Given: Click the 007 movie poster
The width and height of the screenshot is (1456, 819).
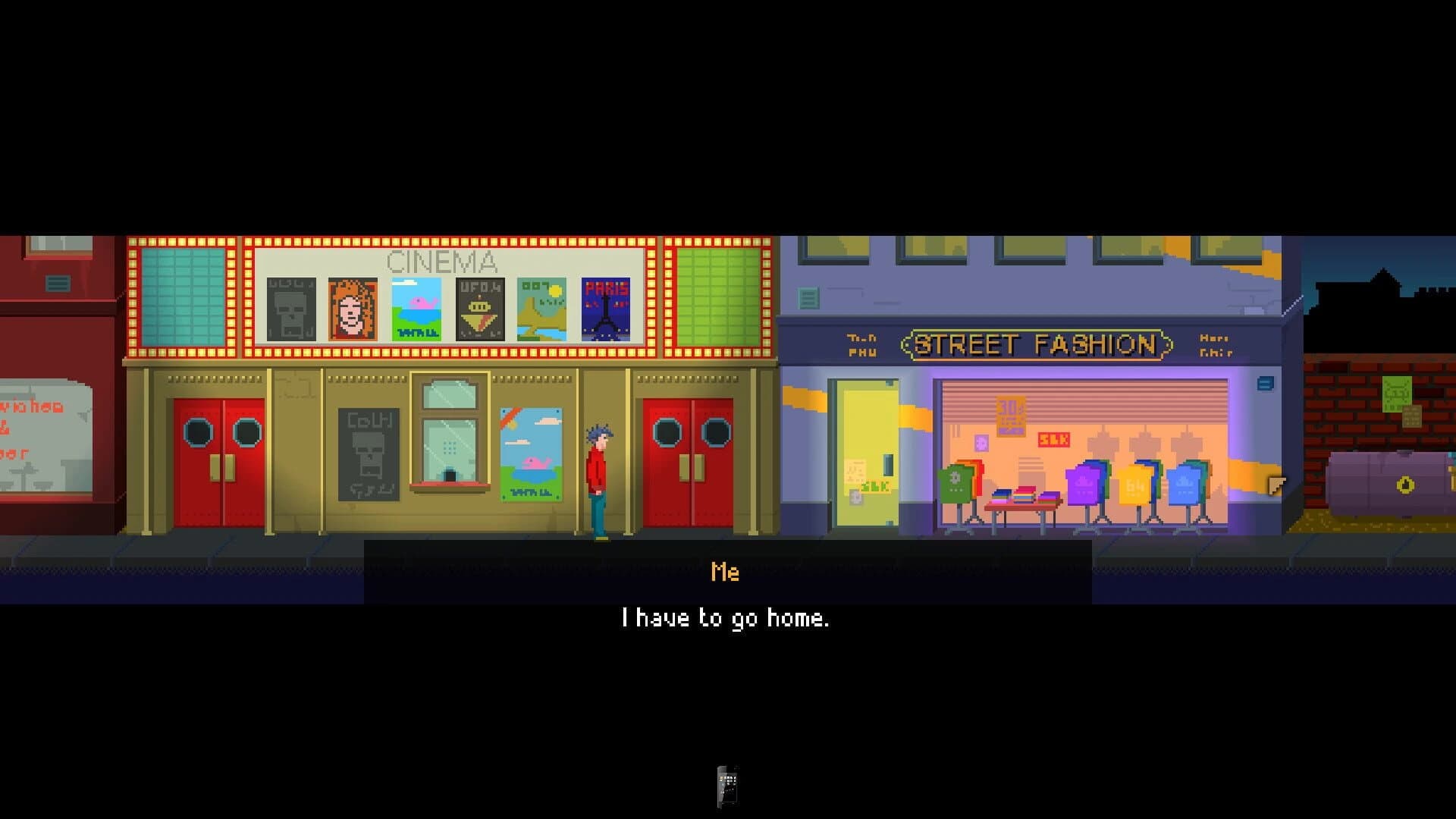Looking at the screenshot, I should click(541, 308).
